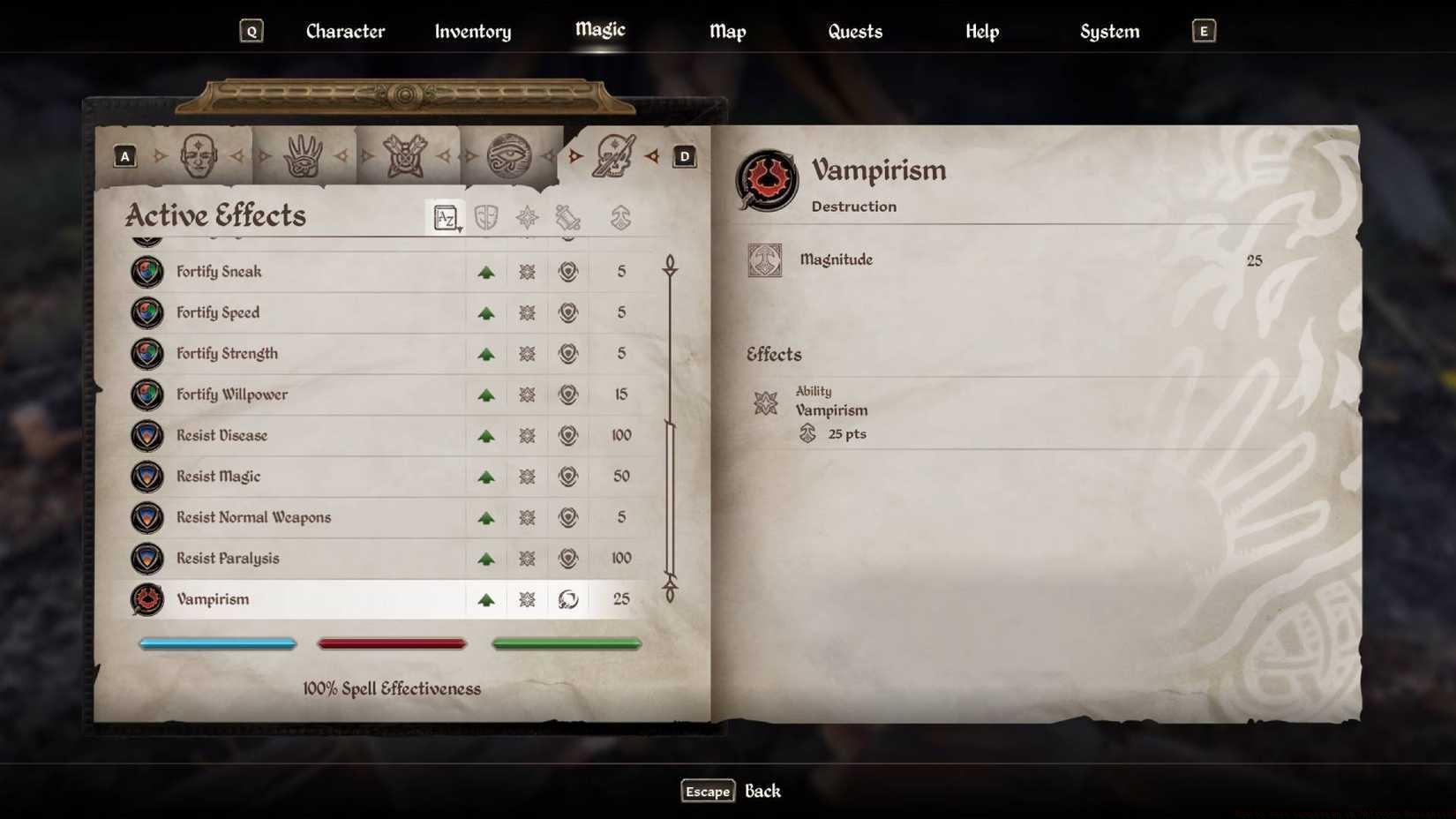
Task: Click the shield badge beside Resist Disease
Action: click(146, 435)
